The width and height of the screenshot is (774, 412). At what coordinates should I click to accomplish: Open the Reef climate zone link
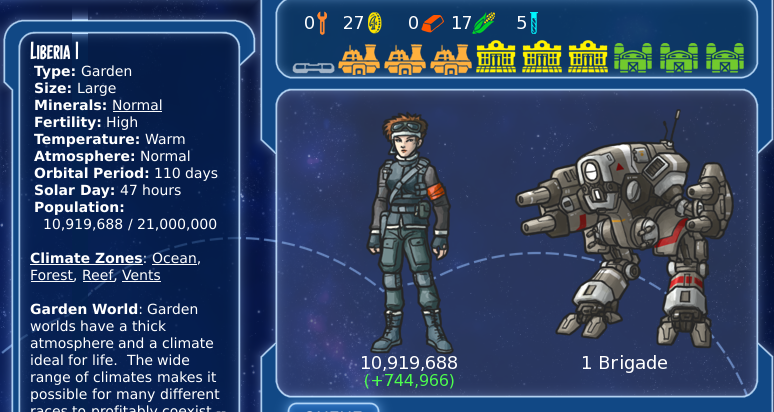tap(98, 275)
